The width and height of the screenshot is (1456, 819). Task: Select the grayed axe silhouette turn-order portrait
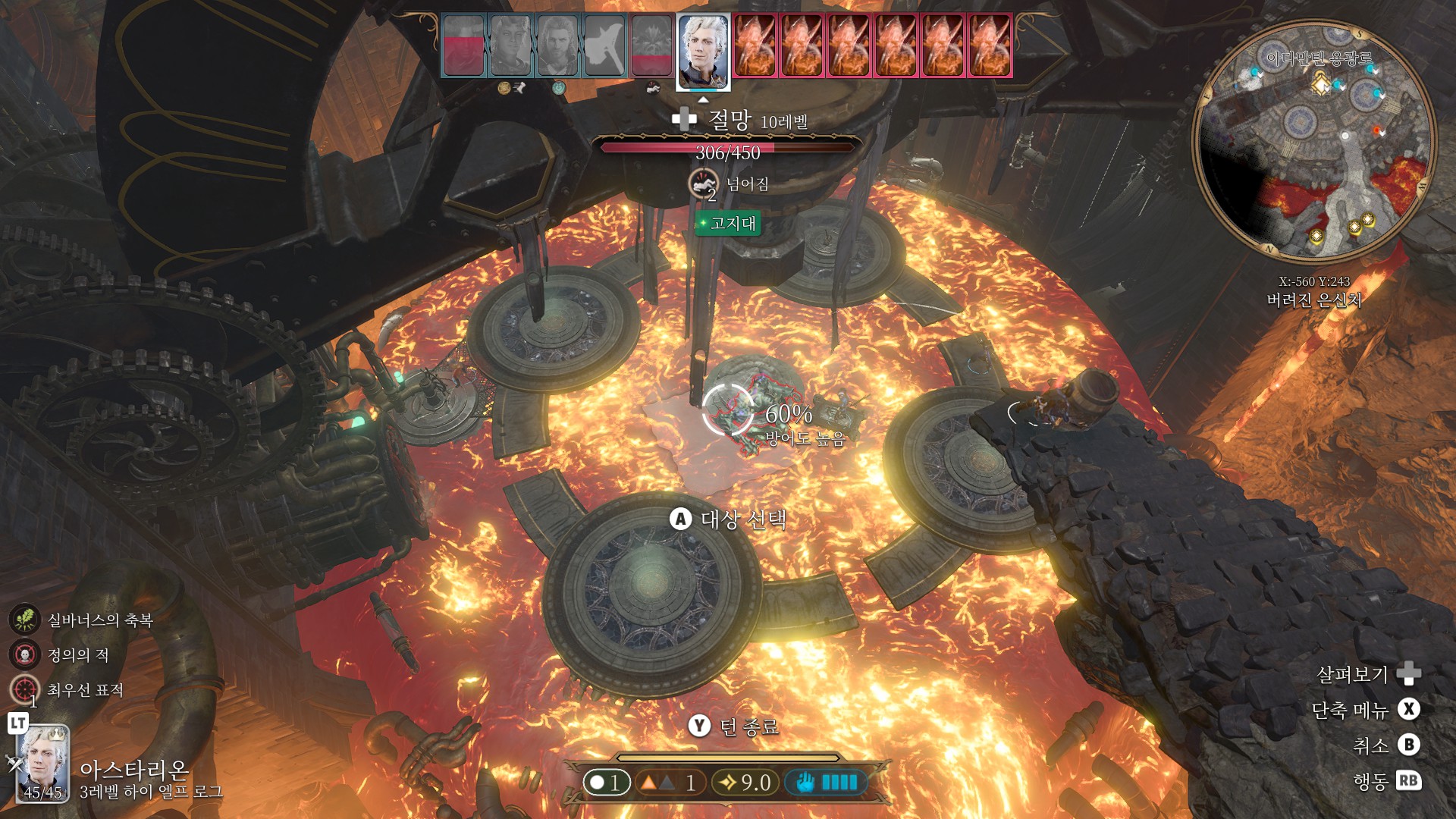click(604, 46)
